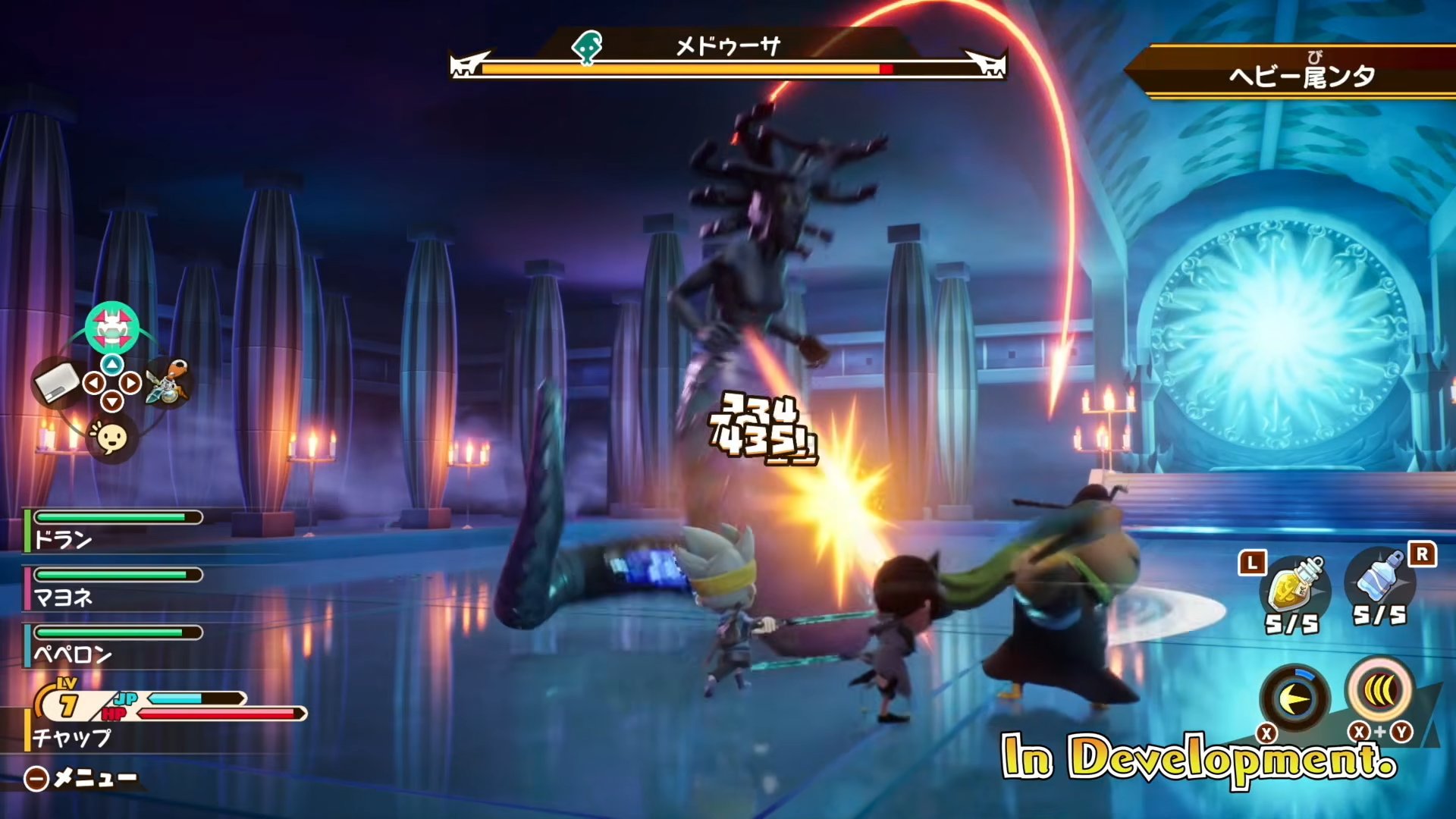Viewport: 1456px width, 819px height.
Task: Select the card icon on the wheel
Action: click(x=58, y=383)
